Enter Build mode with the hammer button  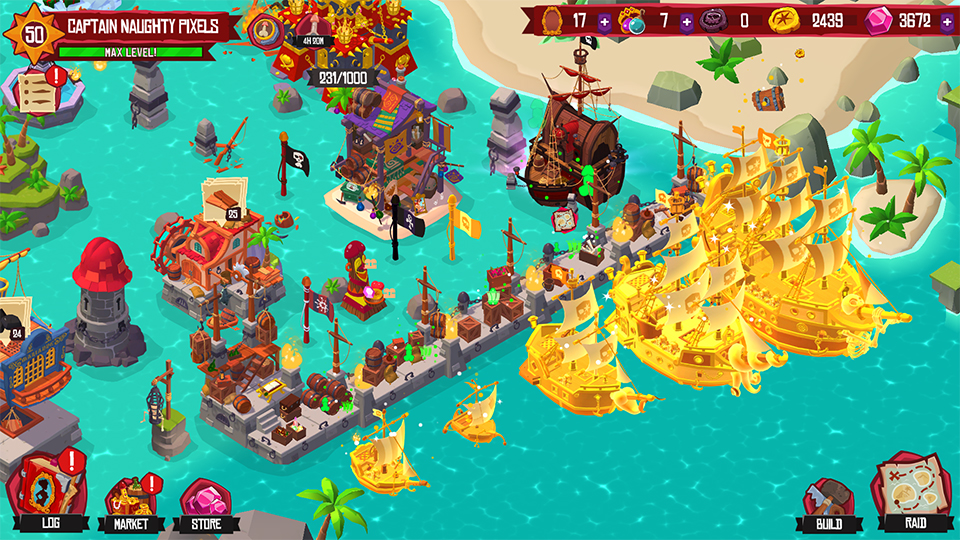pyautogui.click(x=829, y=497)
